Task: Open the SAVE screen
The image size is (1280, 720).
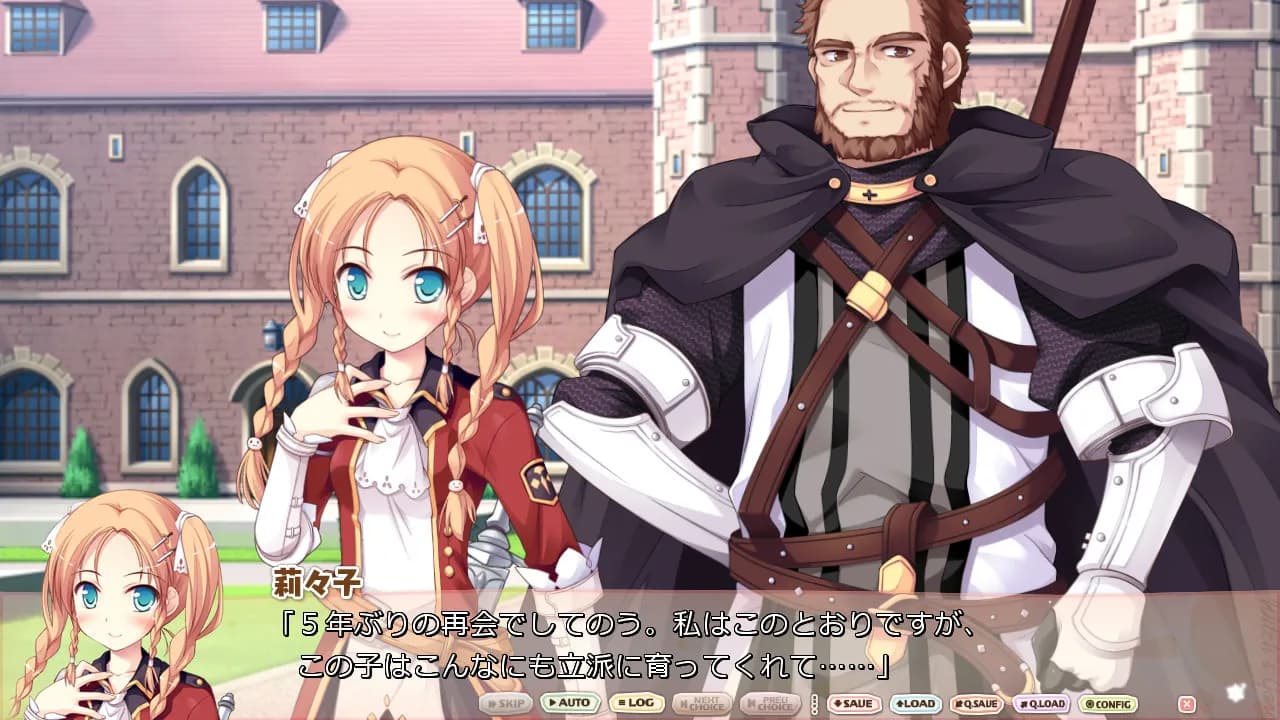Action: 855,705
